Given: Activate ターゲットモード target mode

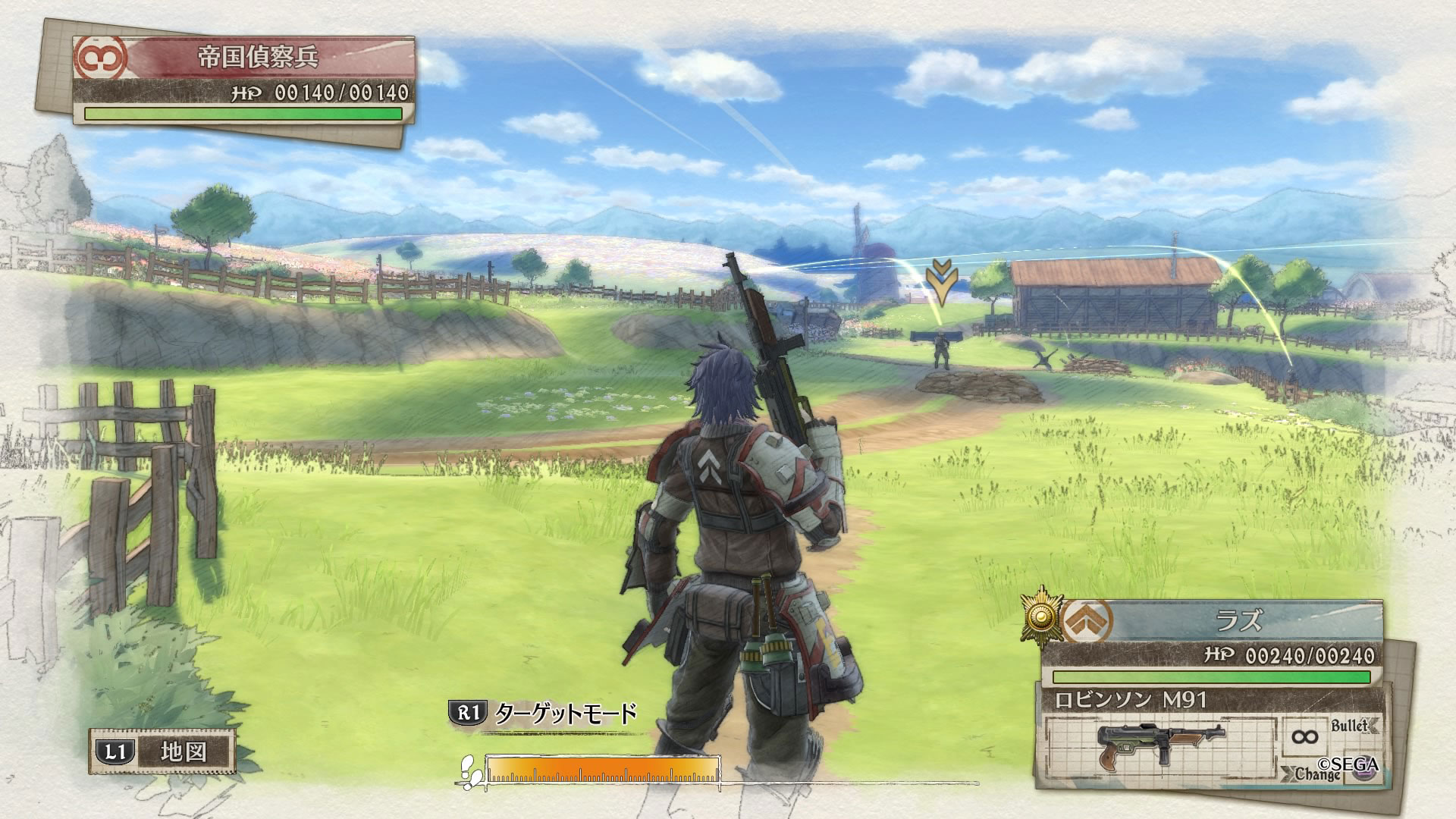Looking at the screenshot, I should [543, 713].
